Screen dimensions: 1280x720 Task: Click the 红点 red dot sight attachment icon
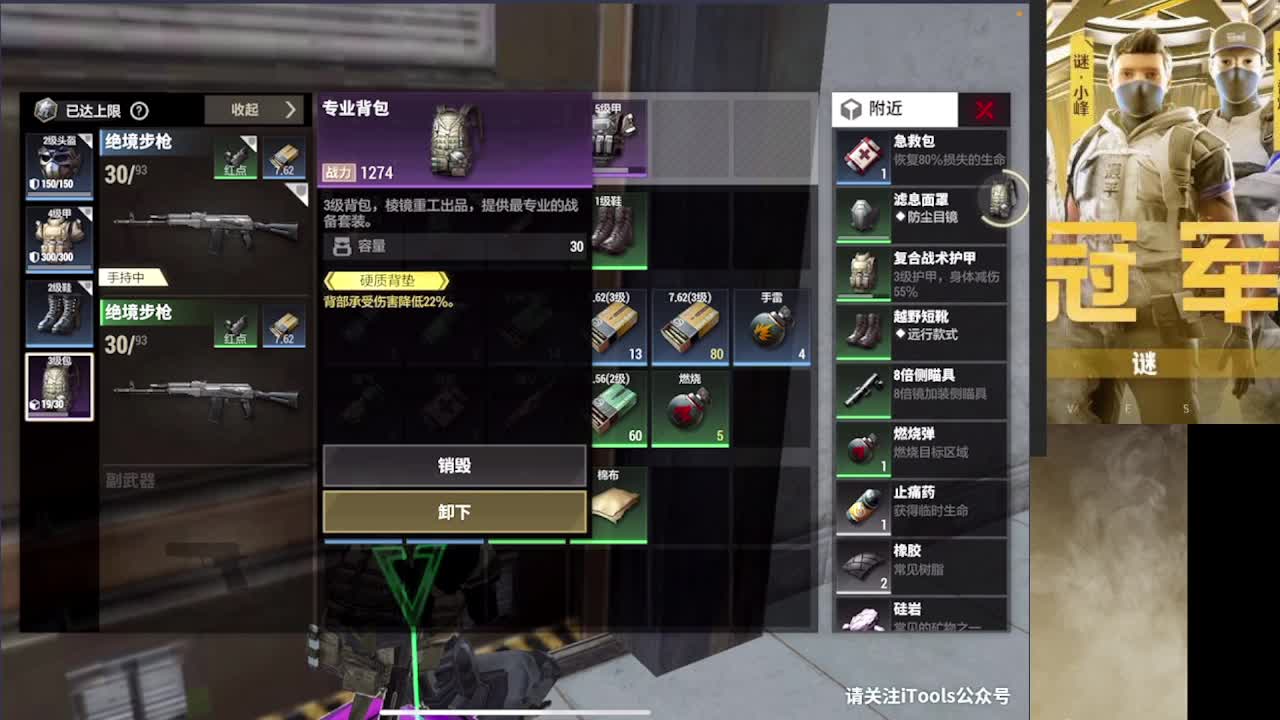pyautogui.click(x=237, y=157)
